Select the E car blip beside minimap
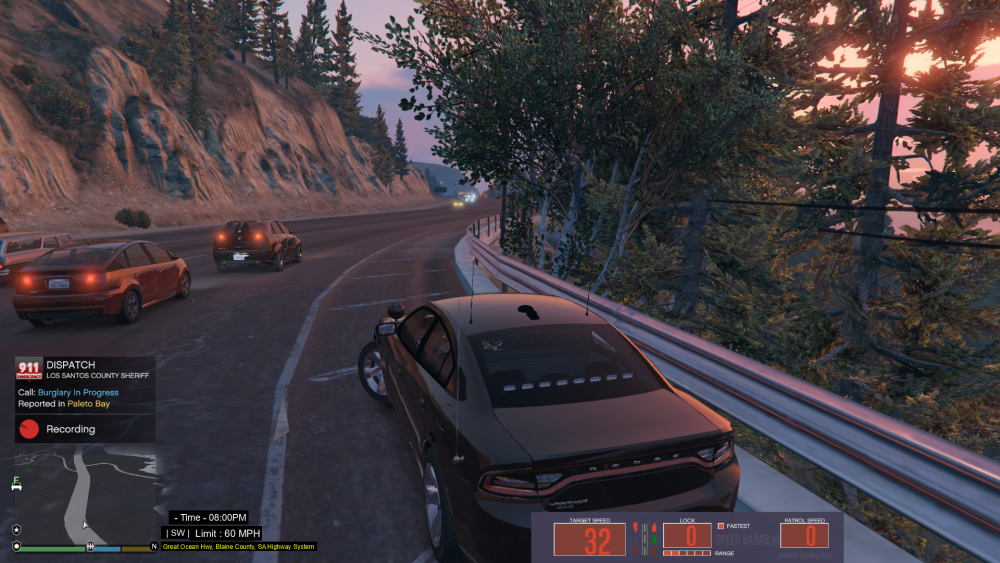 coord(16,483)
